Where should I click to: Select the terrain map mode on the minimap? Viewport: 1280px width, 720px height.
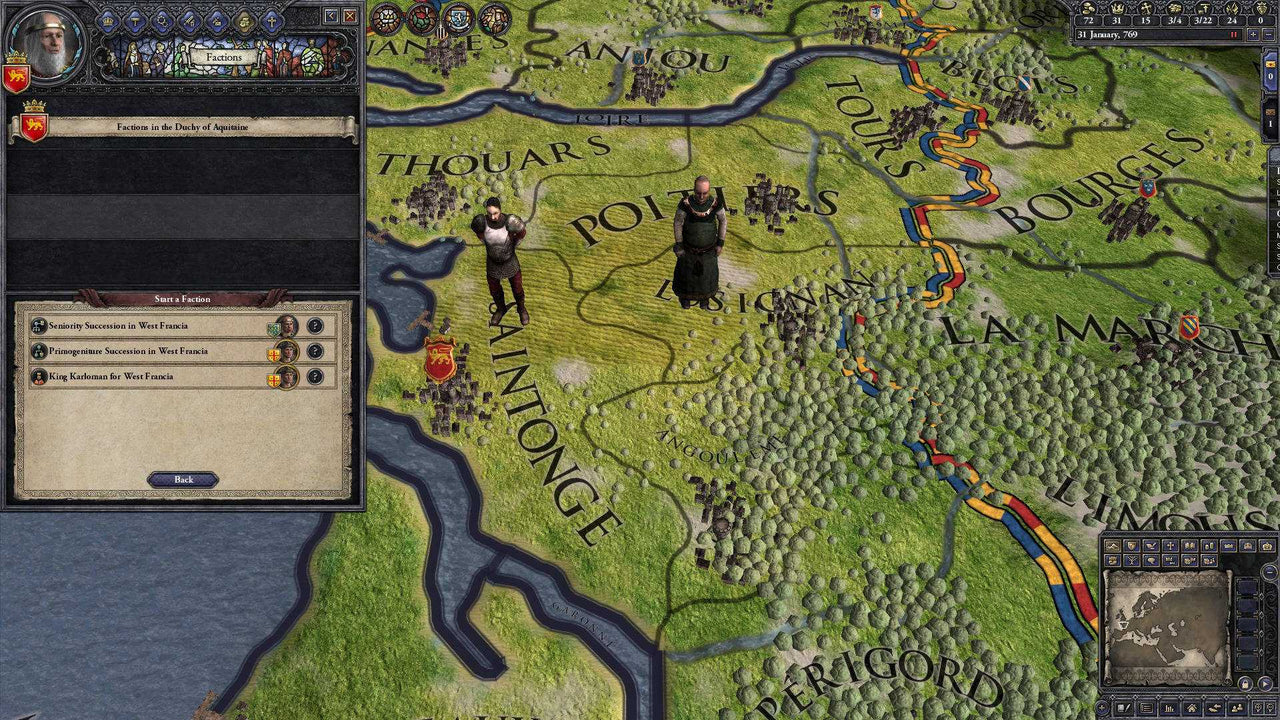point(1112,546)
